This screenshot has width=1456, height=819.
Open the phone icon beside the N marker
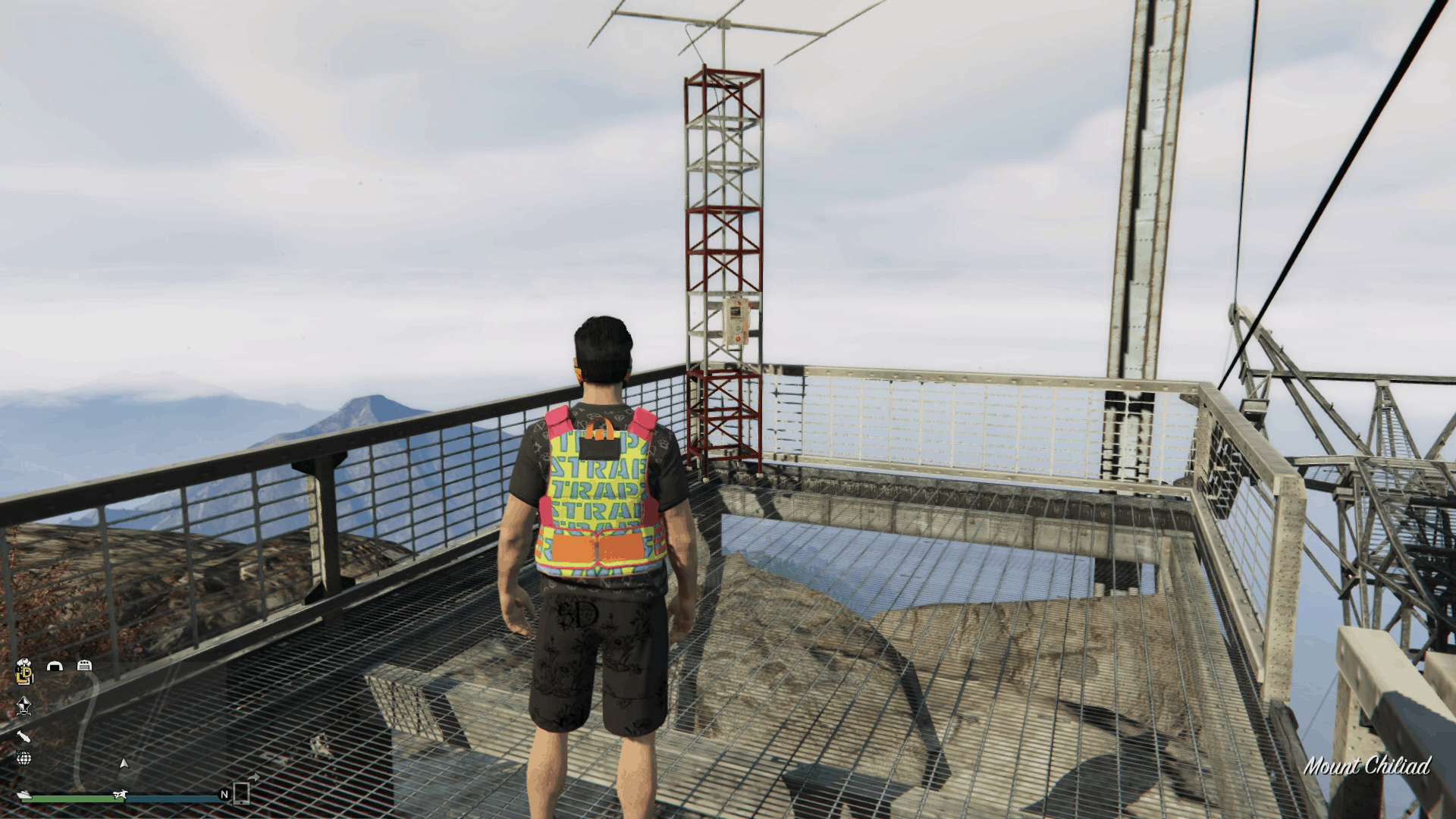pos(241,795)
